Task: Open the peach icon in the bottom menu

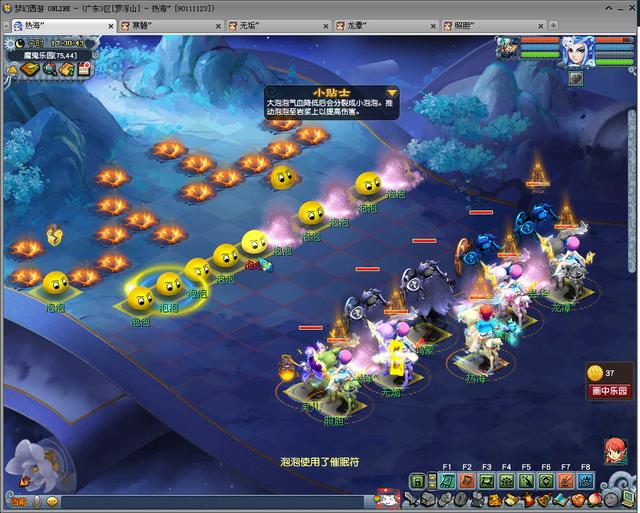Action: [x=596, y=499]
